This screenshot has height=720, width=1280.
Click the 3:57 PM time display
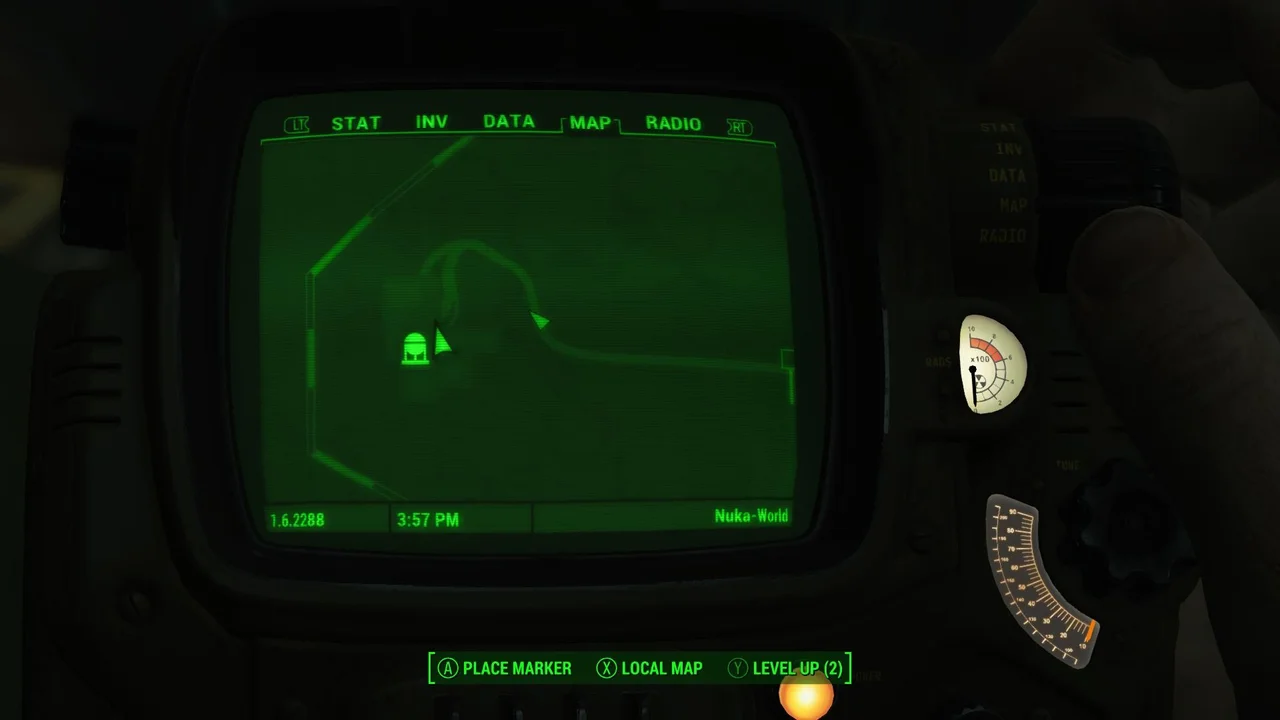click(x=428, y=519)
